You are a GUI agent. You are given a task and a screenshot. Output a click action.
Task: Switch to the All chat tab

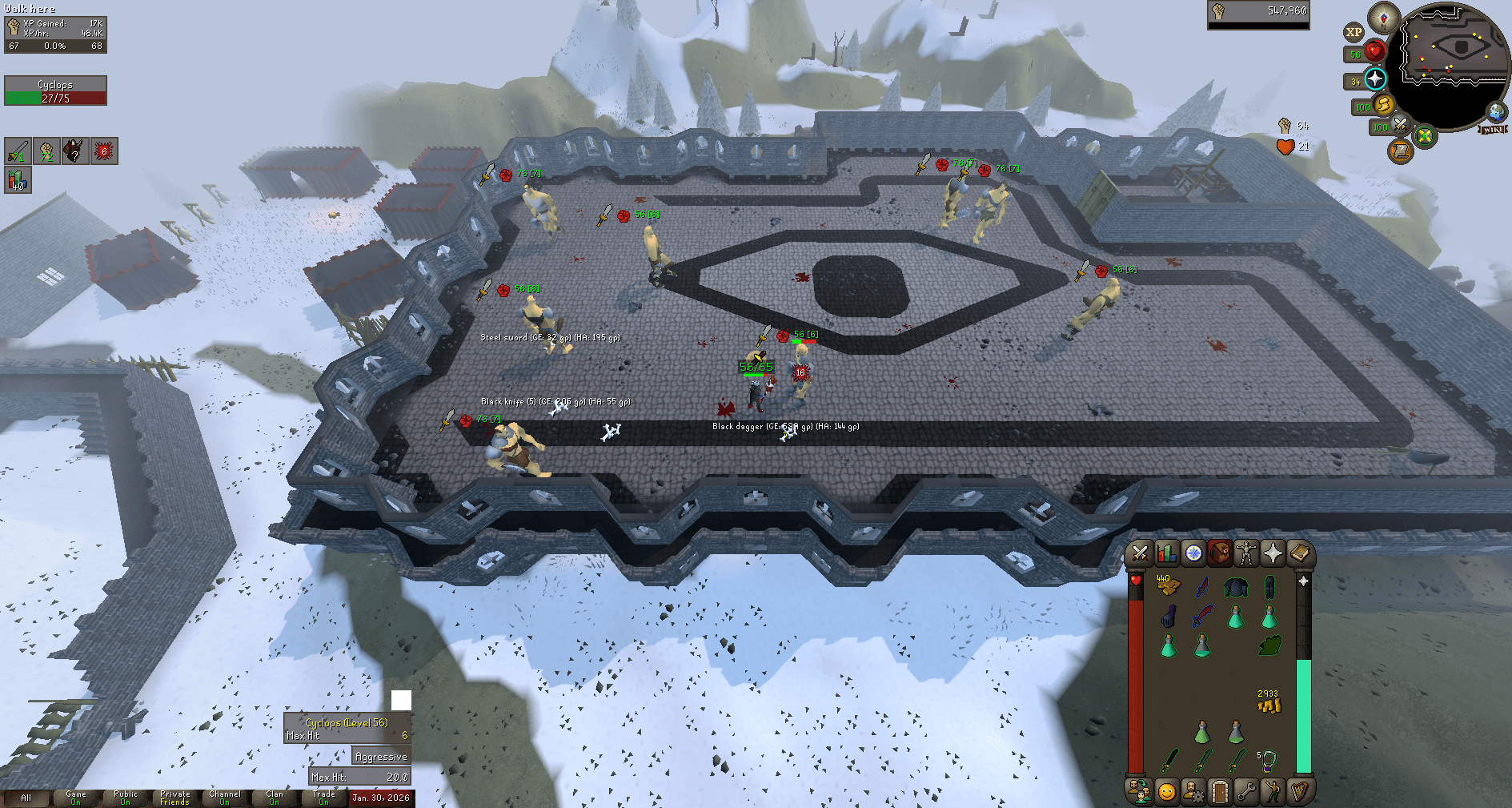pyautogui.click(x=26, y=798)
